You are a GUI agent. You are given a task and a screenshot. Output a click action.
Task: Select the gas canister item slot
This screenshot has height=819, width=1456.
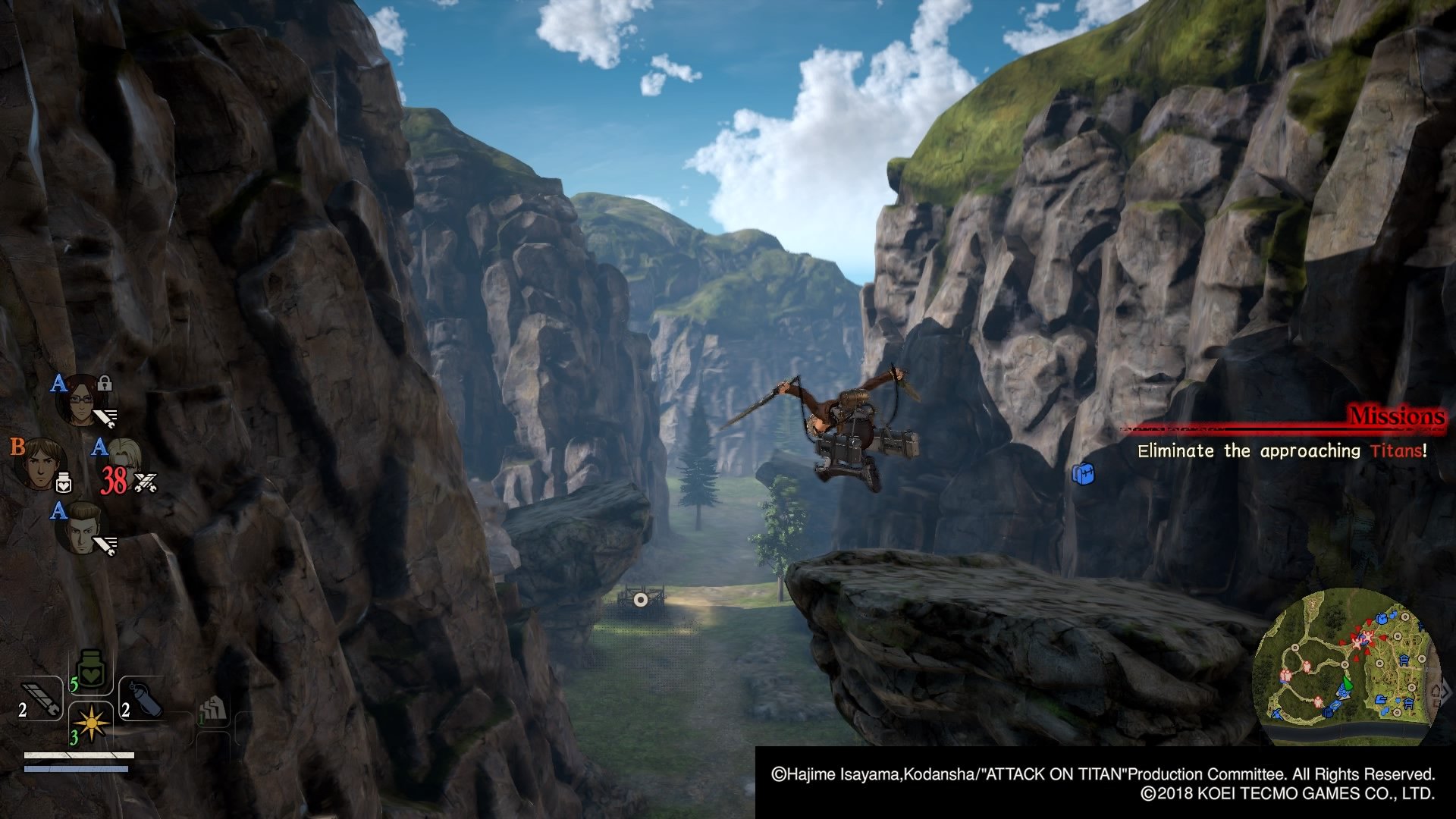143,699
